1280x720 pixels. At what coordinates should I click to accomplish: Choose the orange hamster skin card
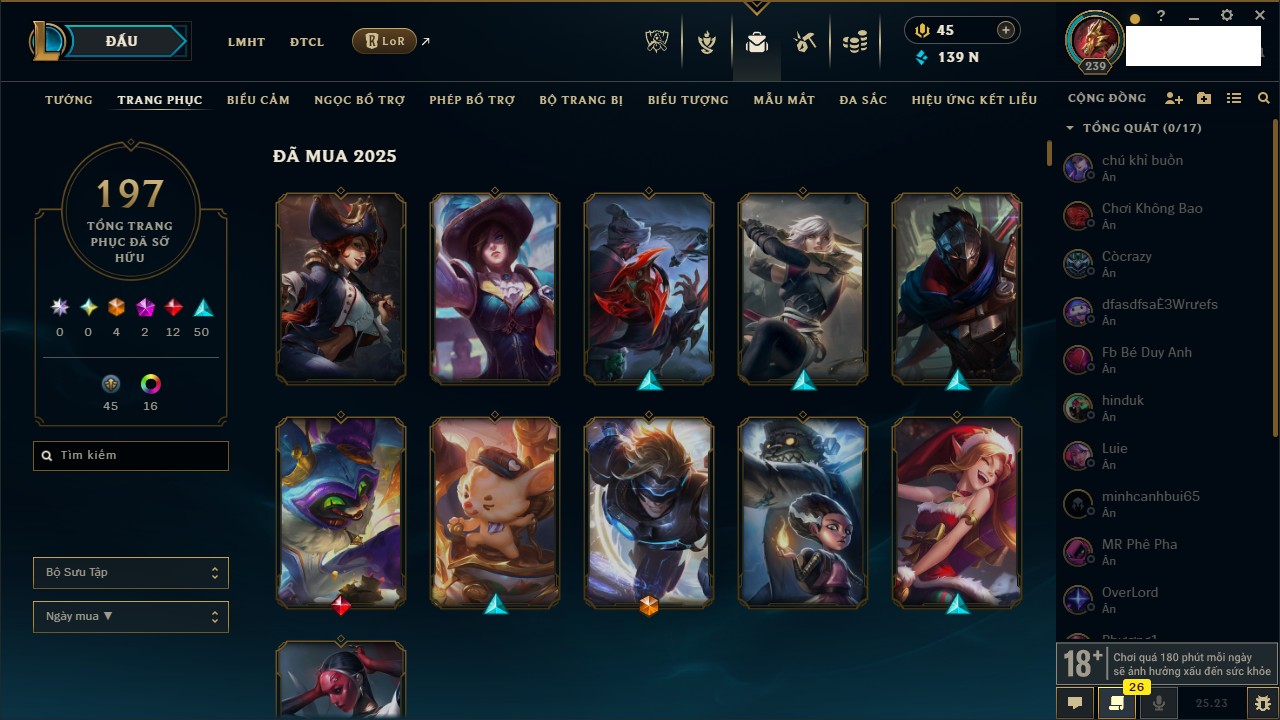click(x=495, y=511)
